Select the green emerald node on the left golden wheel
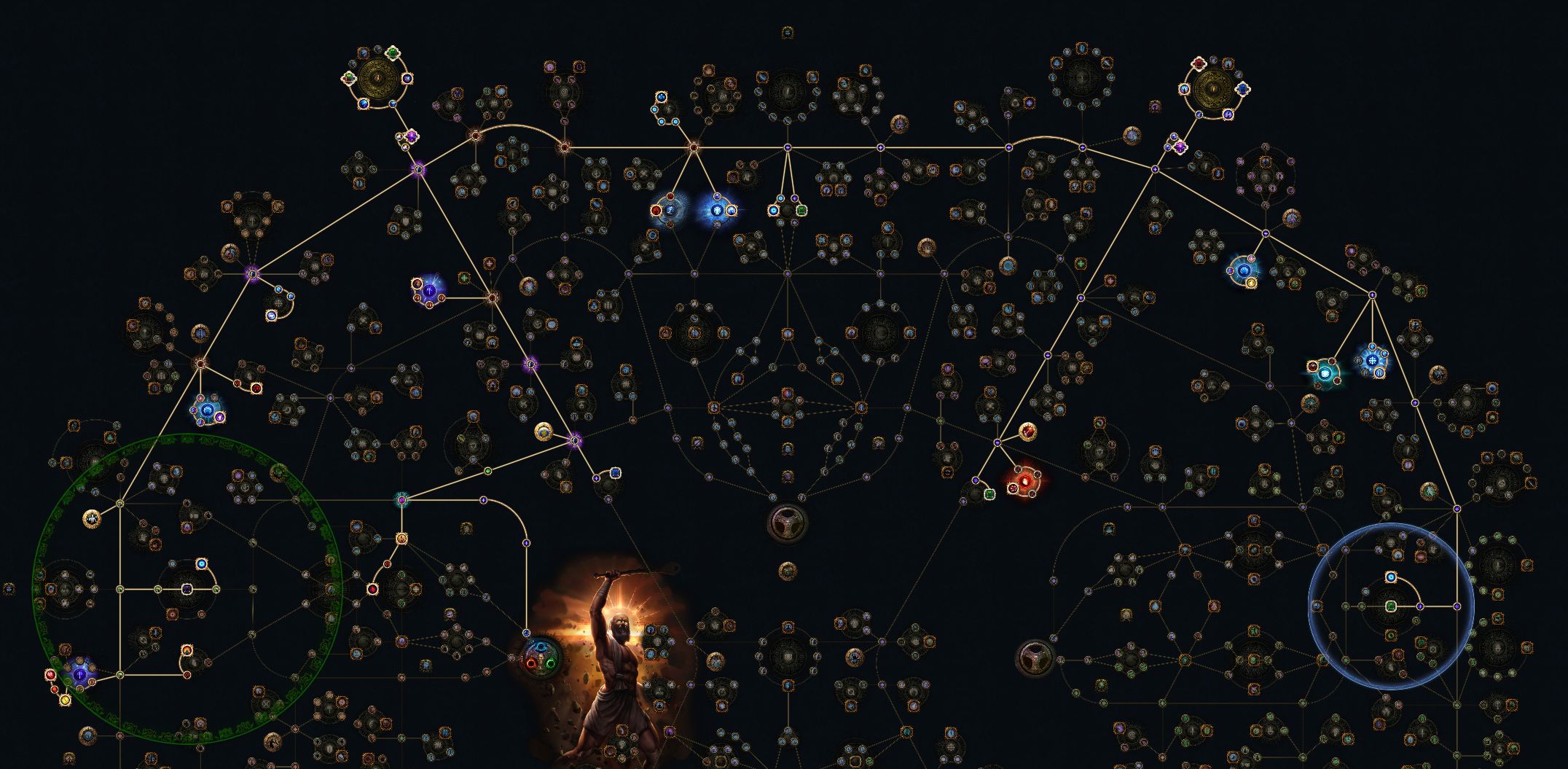The height and width of the screenshot is (769, 1568). point(393,53)
